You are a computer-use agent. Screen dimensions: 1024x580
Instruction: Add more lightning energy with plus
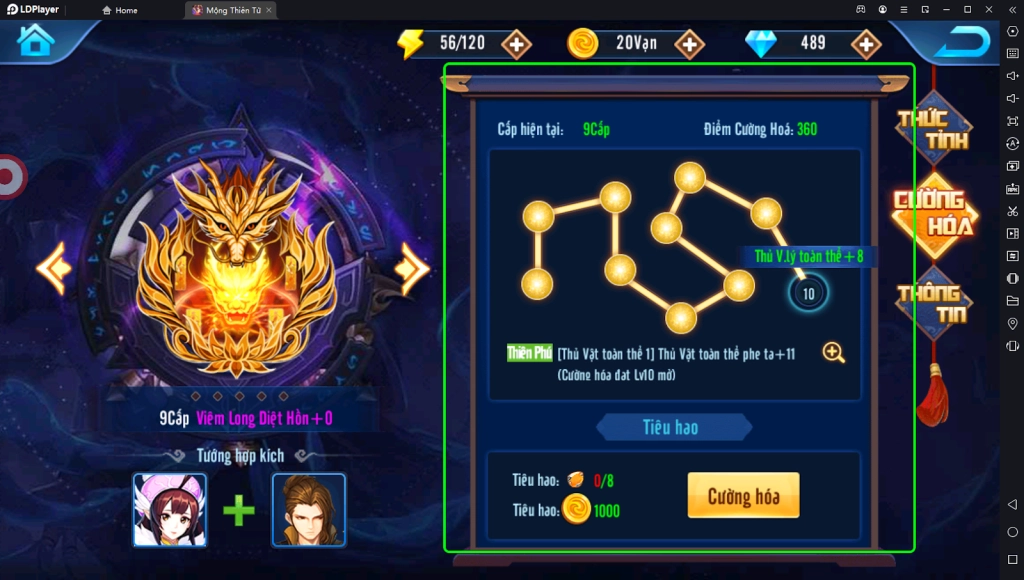516,44
